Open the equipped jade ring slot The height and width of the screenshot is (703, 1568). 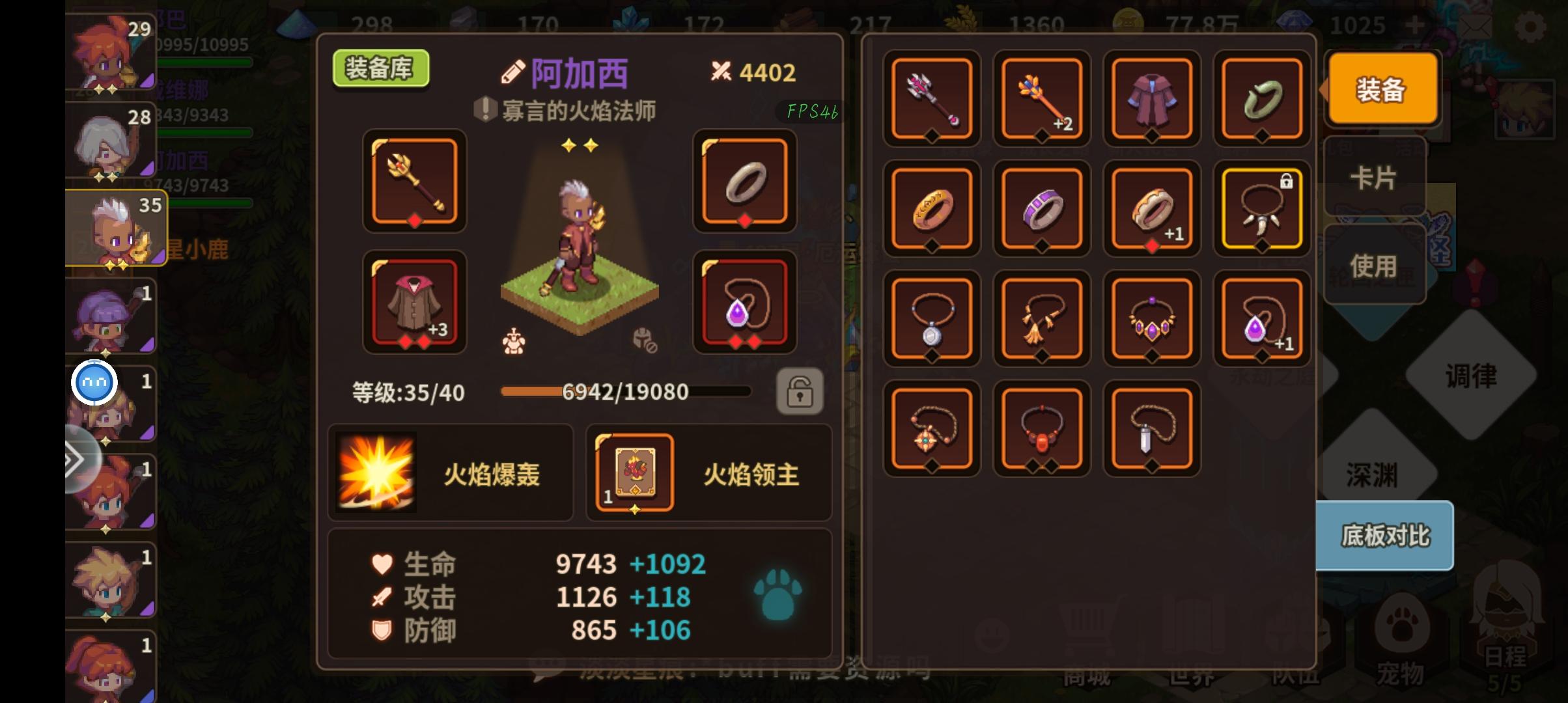coord(745,183)
